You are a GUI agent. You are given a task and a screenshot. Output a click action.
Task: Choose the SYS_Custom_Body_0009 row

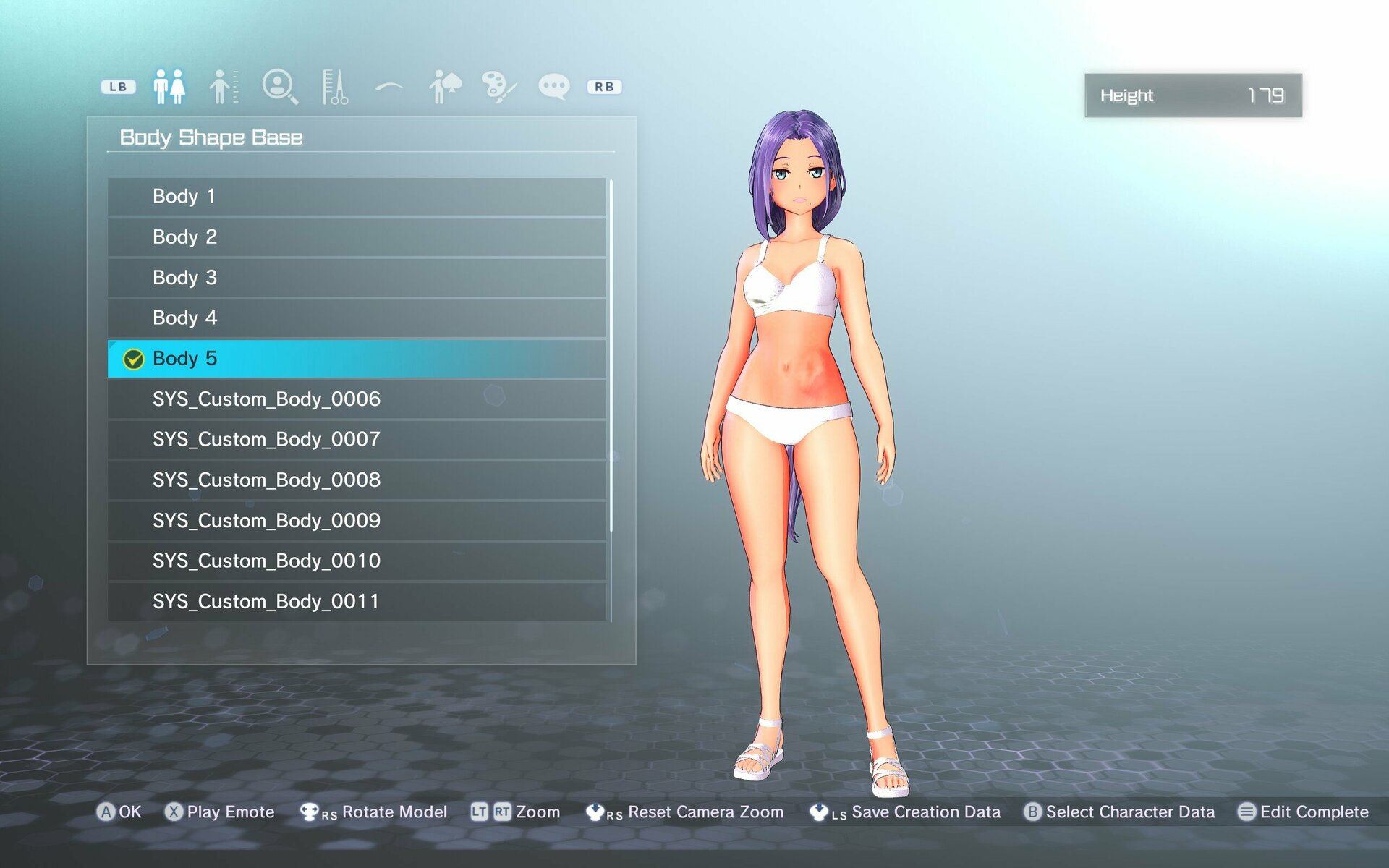coord(357,521)
